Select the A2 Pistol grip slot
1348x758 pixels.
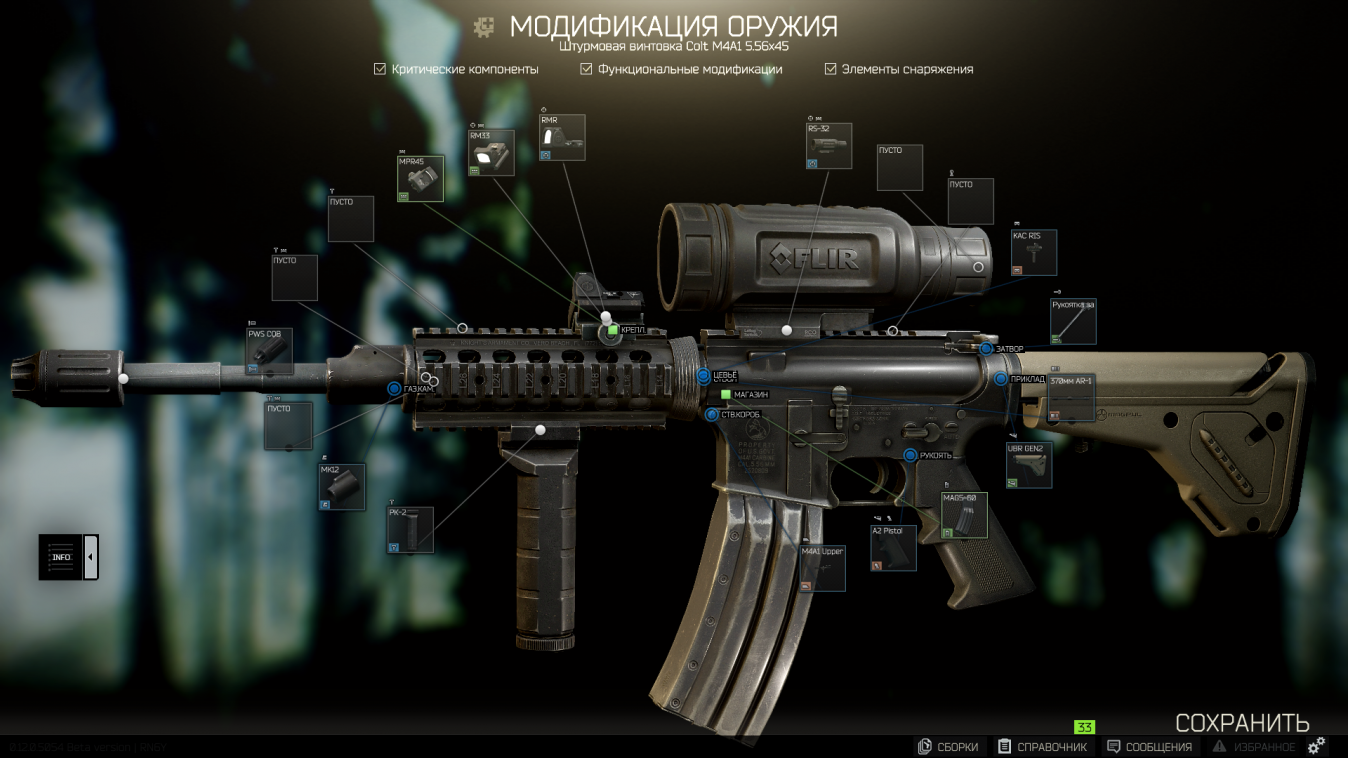893,548
